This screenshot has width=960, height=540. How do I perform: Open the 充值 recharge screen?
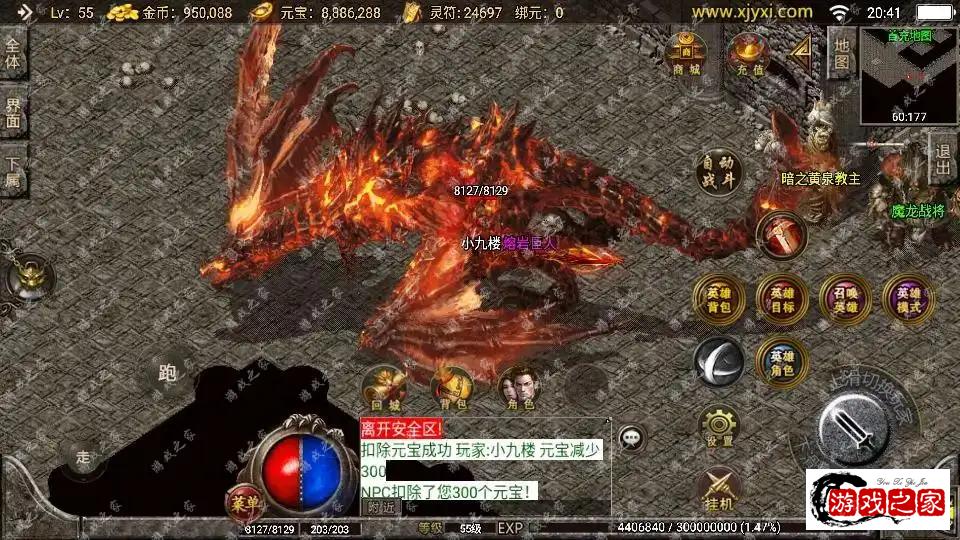click(x=750, y=53)
